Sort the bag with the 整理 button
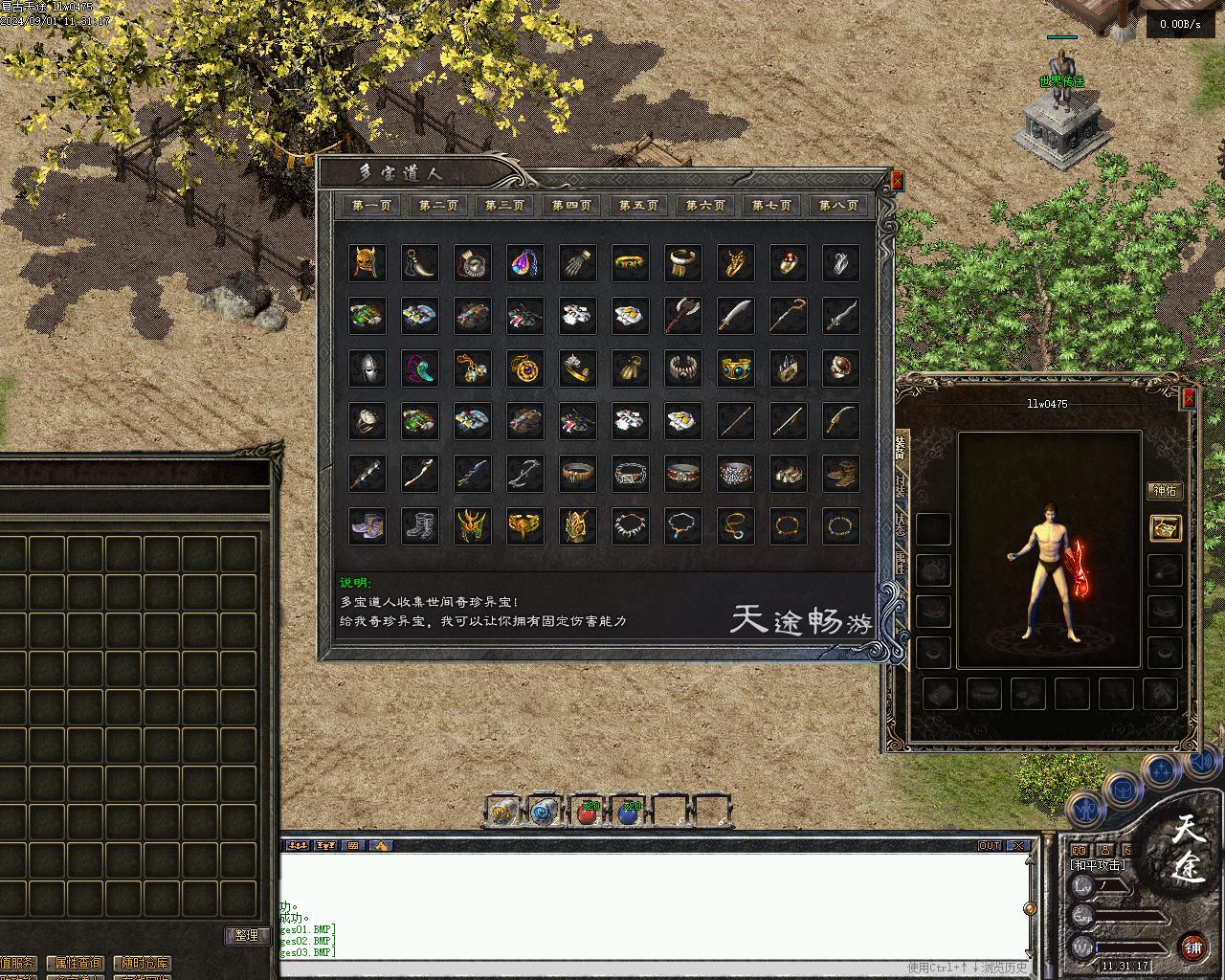The height and width of the screenshot is (980, 1225). (x=247, y=935)
